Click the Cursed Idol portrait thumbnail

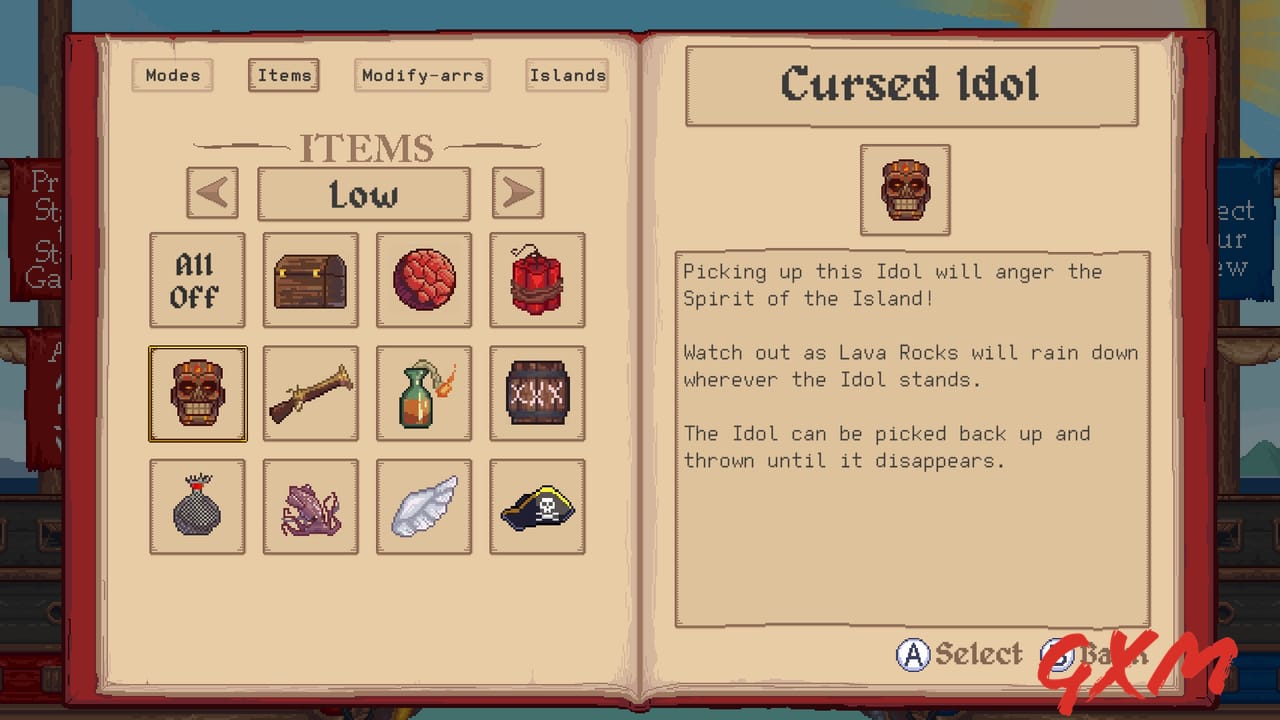(905, 189)
